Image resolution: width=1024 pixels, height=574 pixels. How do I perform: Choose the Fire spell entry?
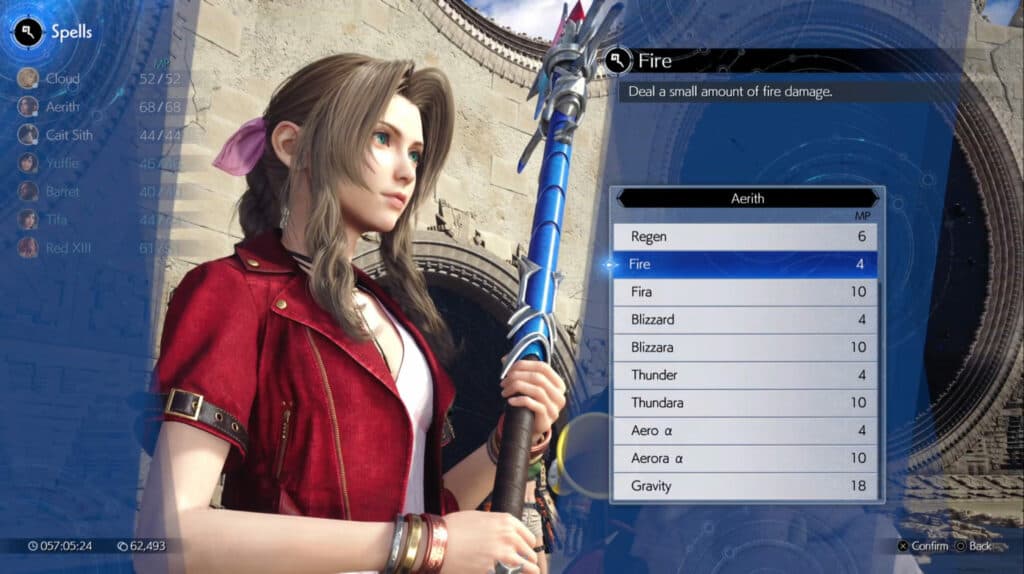[x=745, y=265]
